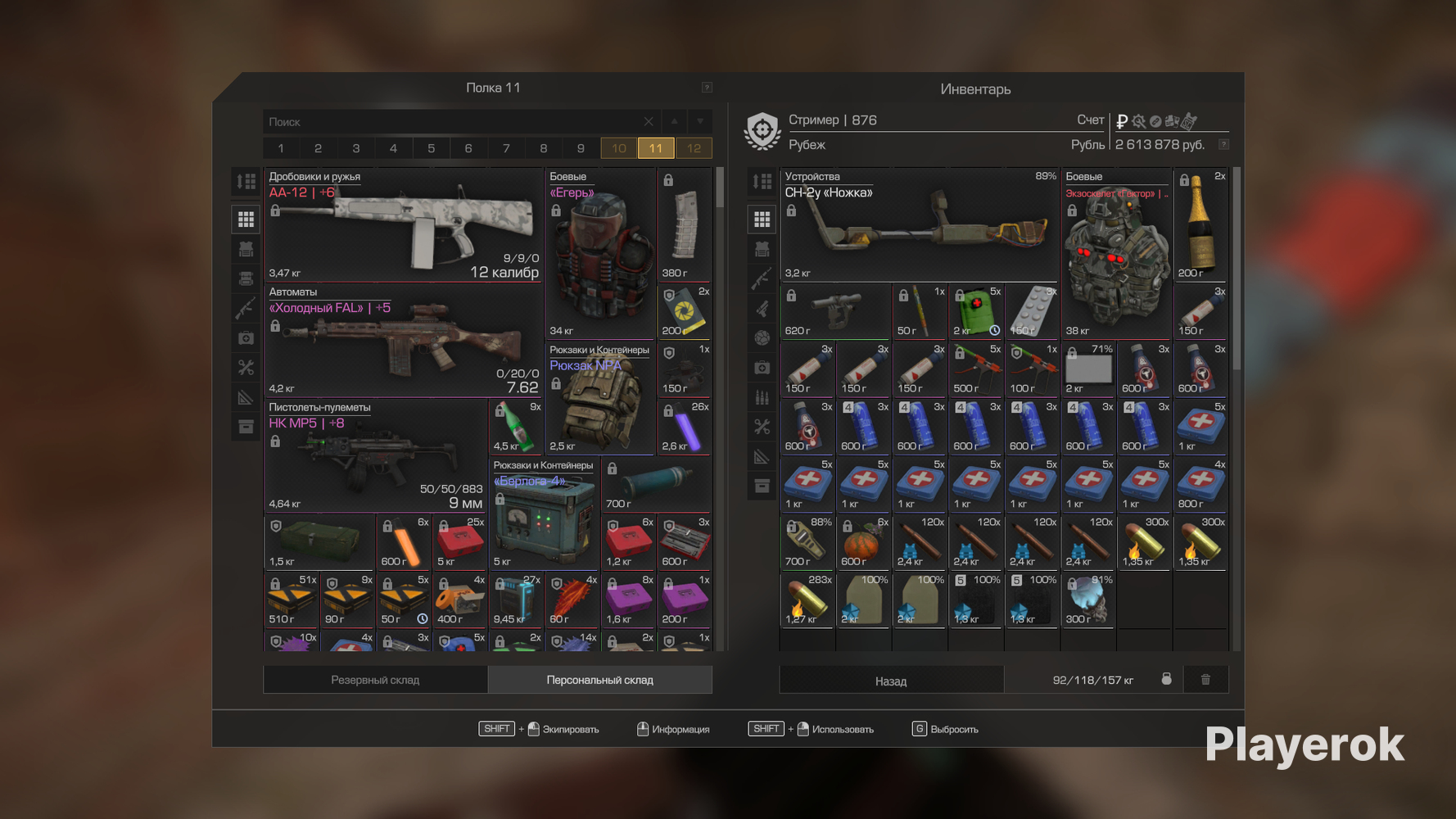1456x819 pixels.
Task: Open the wrench-gear settings icon near Счет
Action: click(1138, 120)
